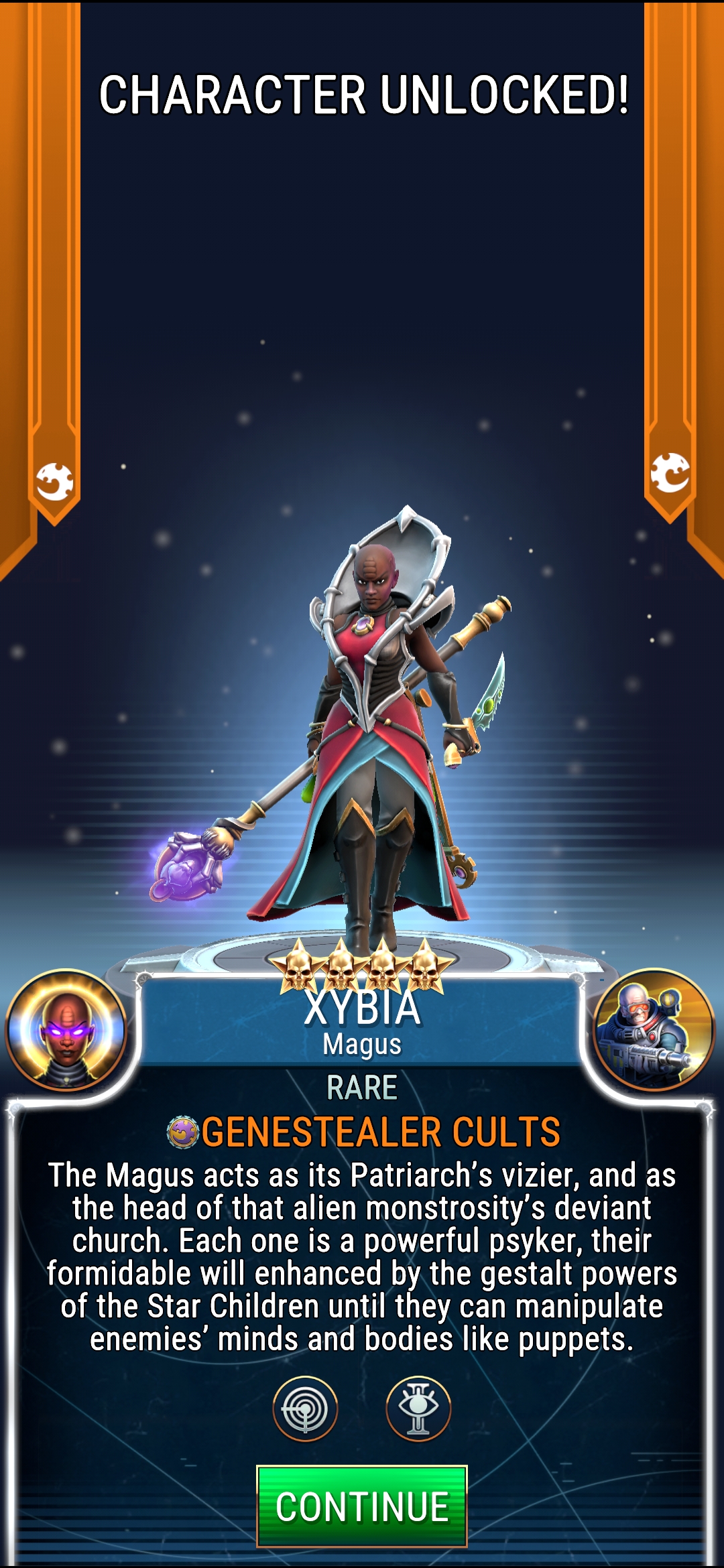
Task: Select the concentric rings trait icon
Action: [305, 1409]
